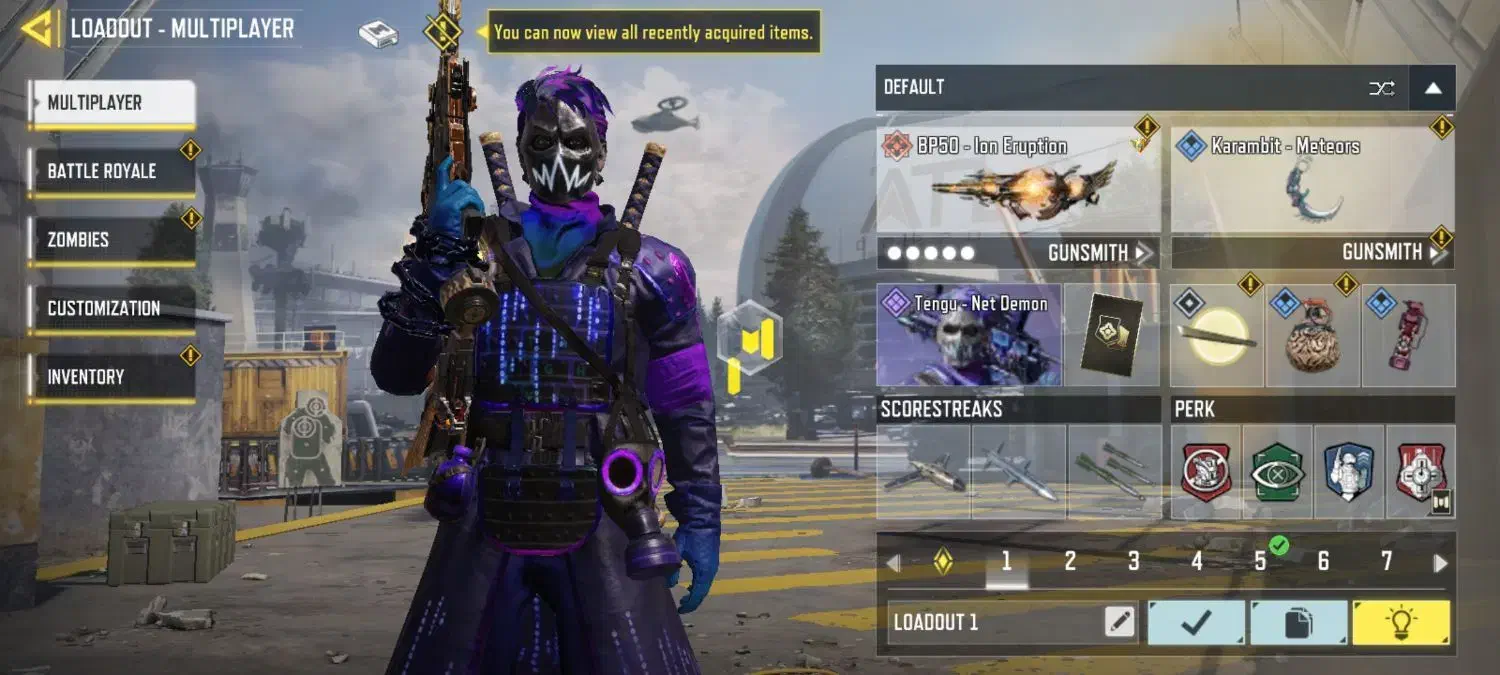Image resolution: width=1500 pixels, height=675 pixels.
Task: Collapse the Default loadout panel arrow
Action: point(1433,88)
